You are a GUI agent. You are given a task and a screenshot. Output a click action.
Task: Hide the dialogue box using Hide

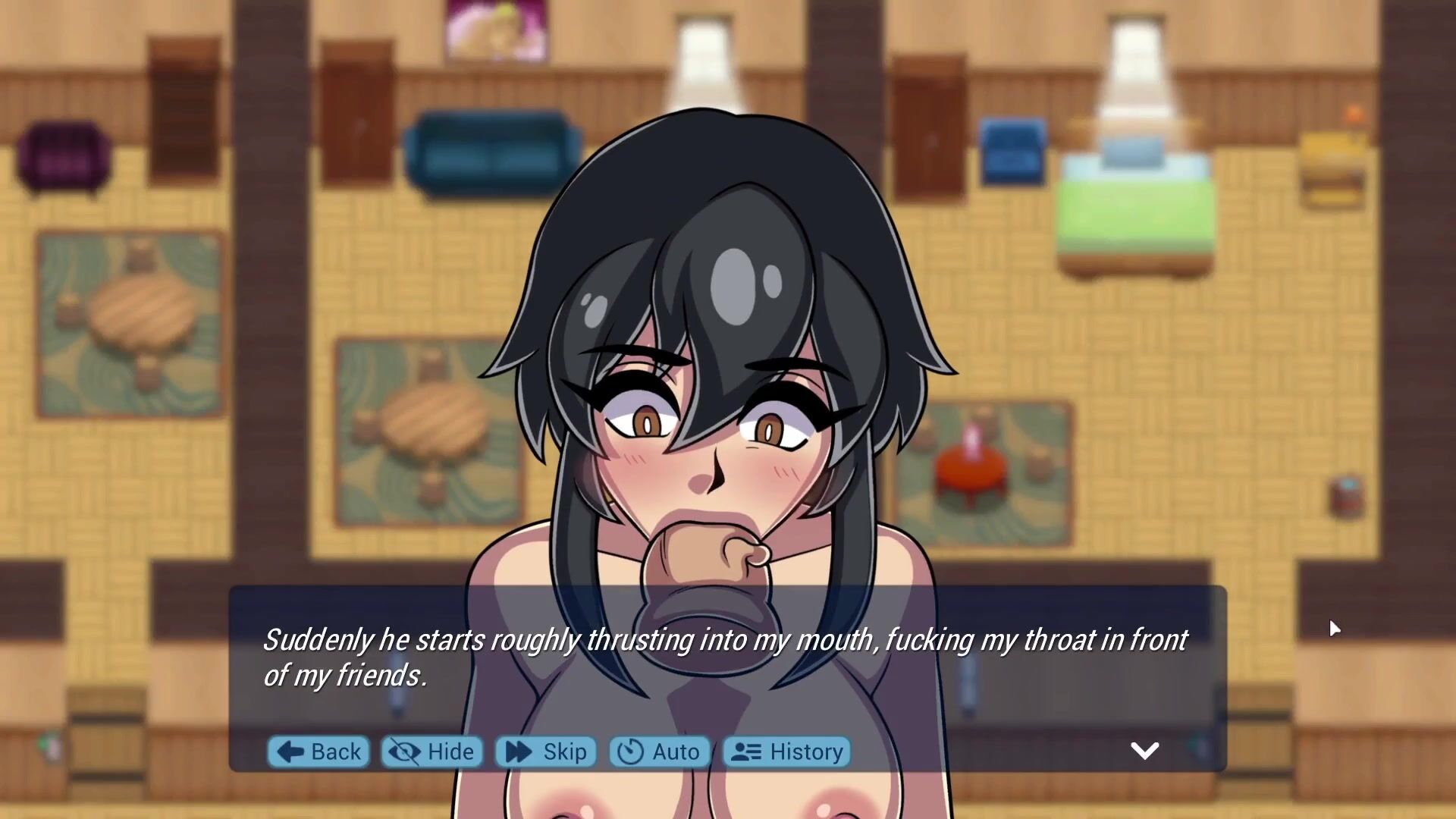click(431, 752)
